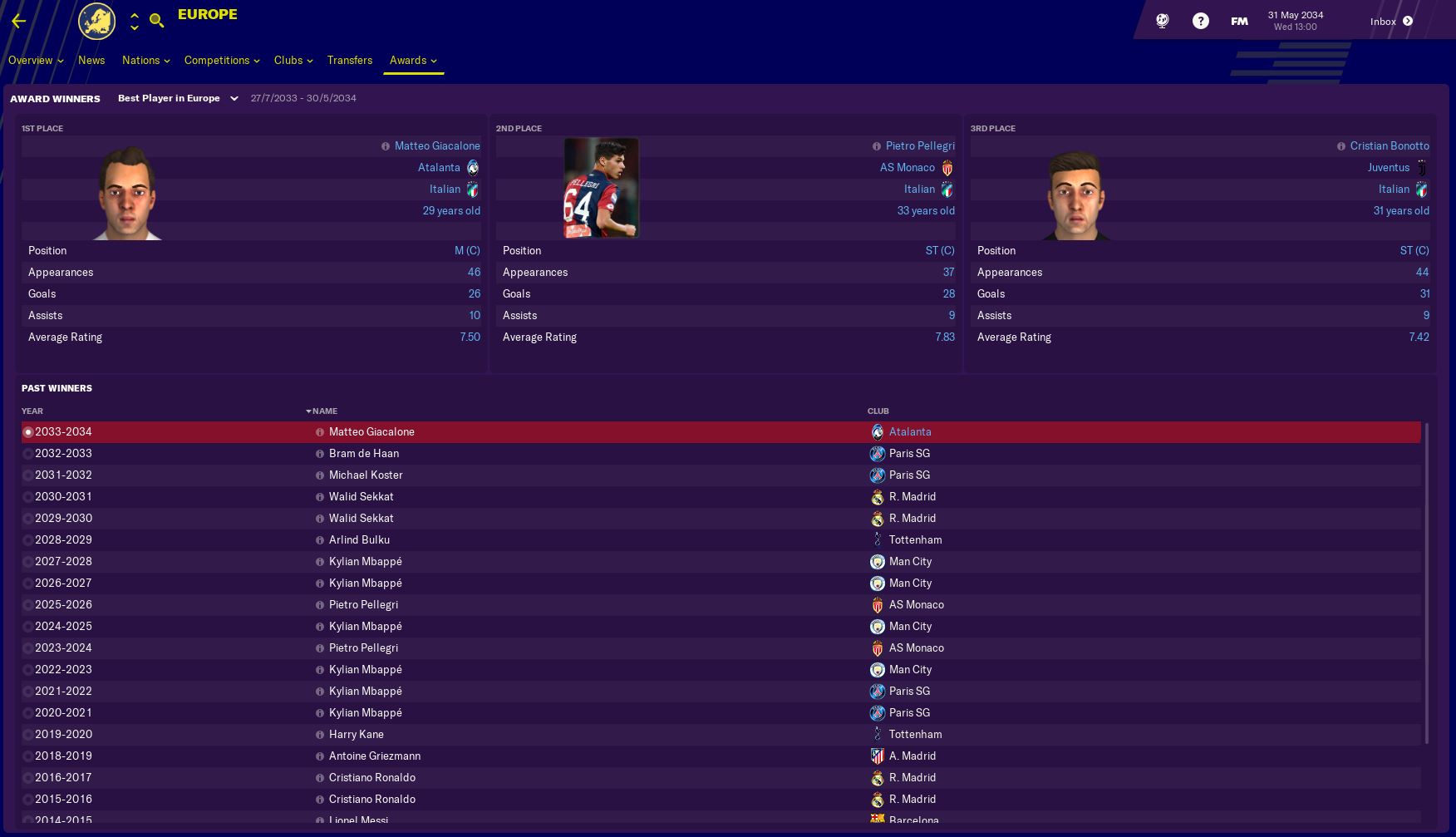Click the back arrow at top left
This screenshot has width=1456, height=837.
[17, 21]
